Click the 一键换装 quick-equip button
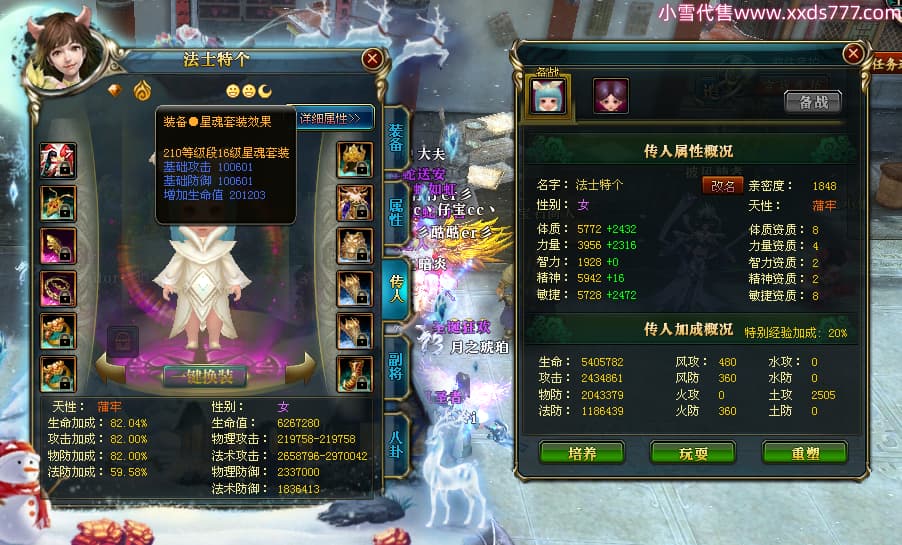Screen dimensions: 902x545 tap(204, 377)
